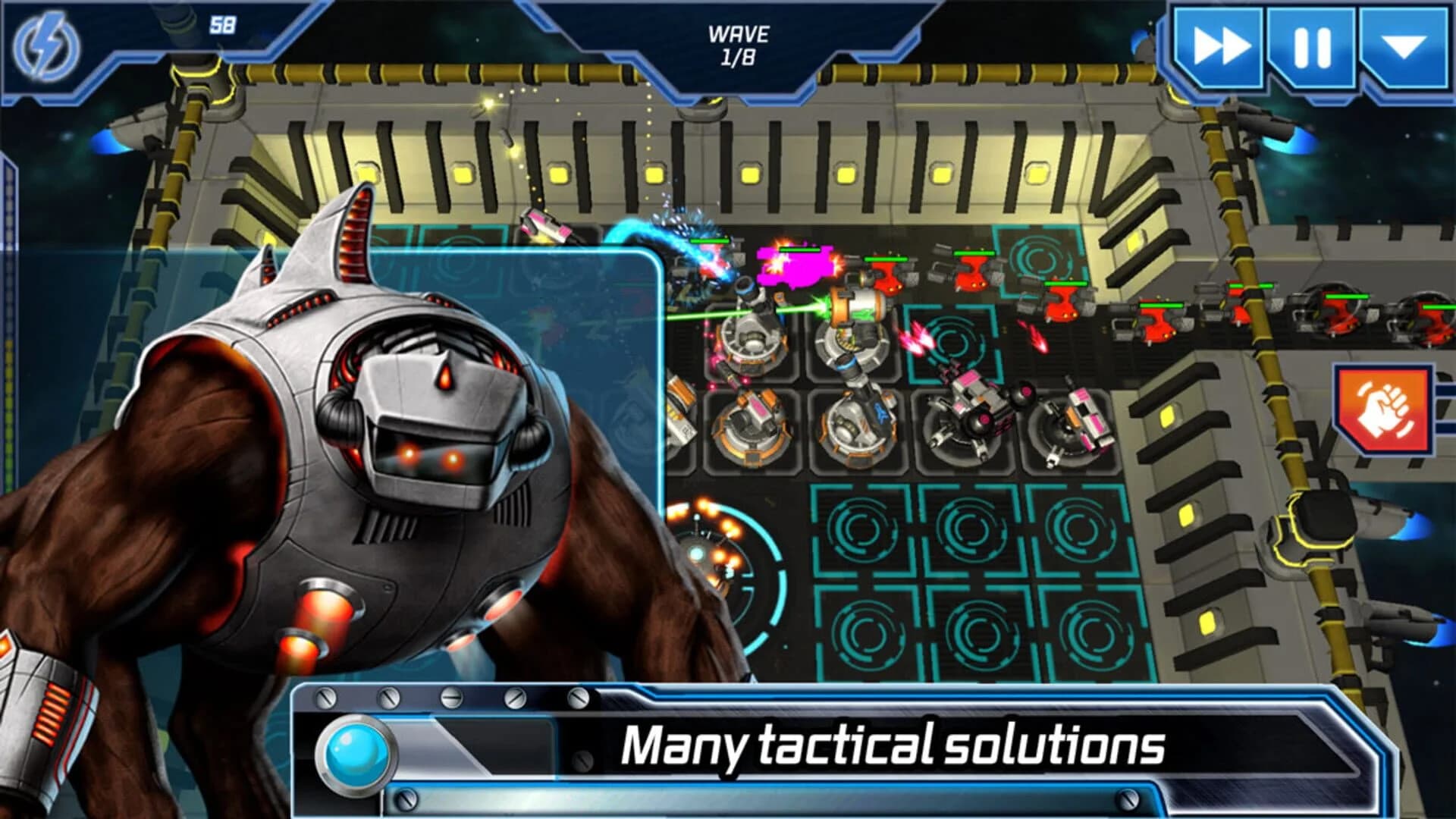Select the pink enemy vehicle under attack

pyautogui.click(x=796, y=265)
